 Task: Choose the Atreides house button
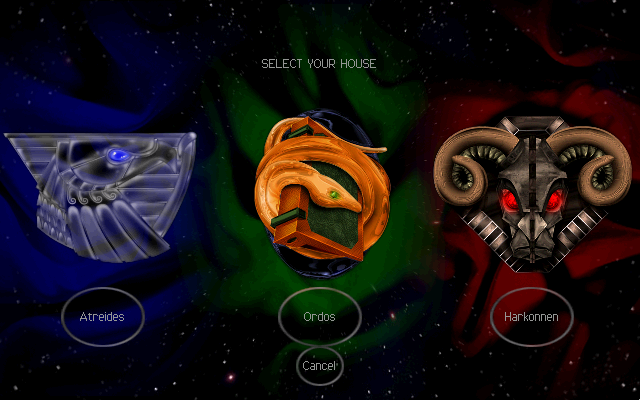[102, 317]
